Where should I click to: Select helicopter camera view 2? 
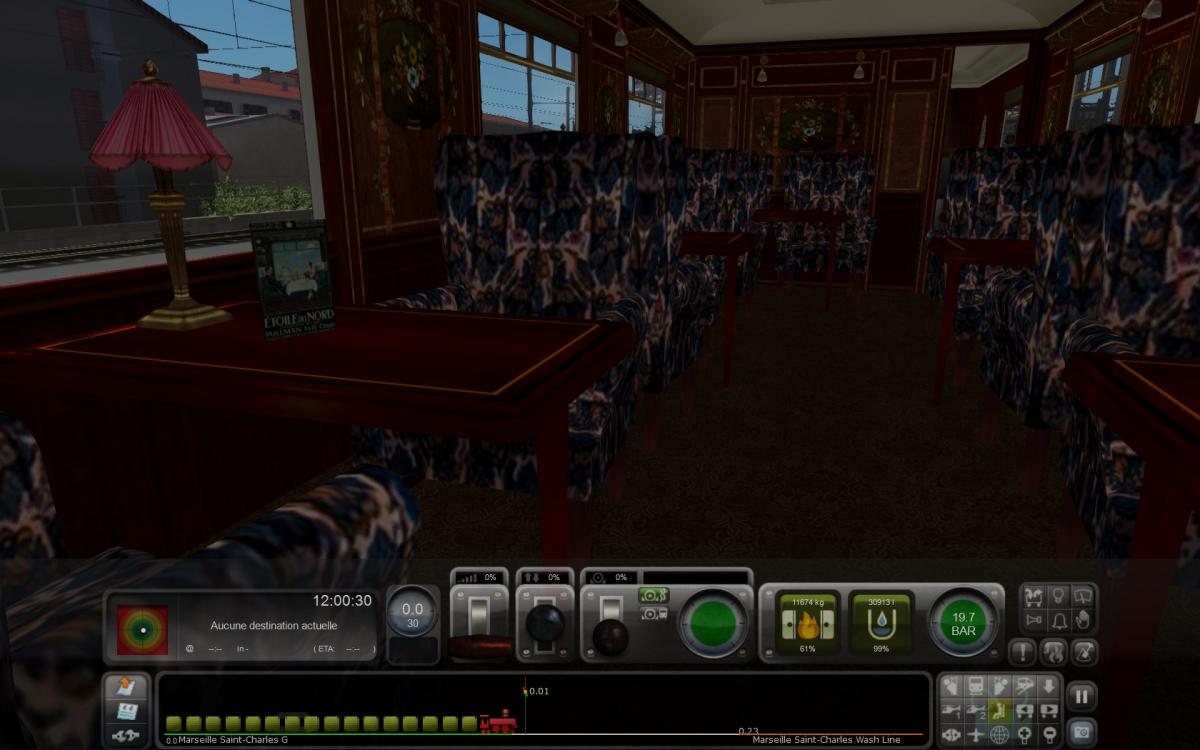[x=976, y=711]
